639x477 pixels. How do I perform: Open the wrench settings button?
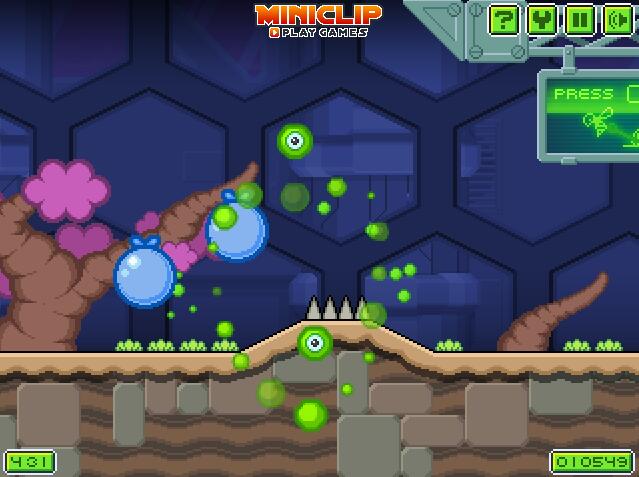point(541,20)
